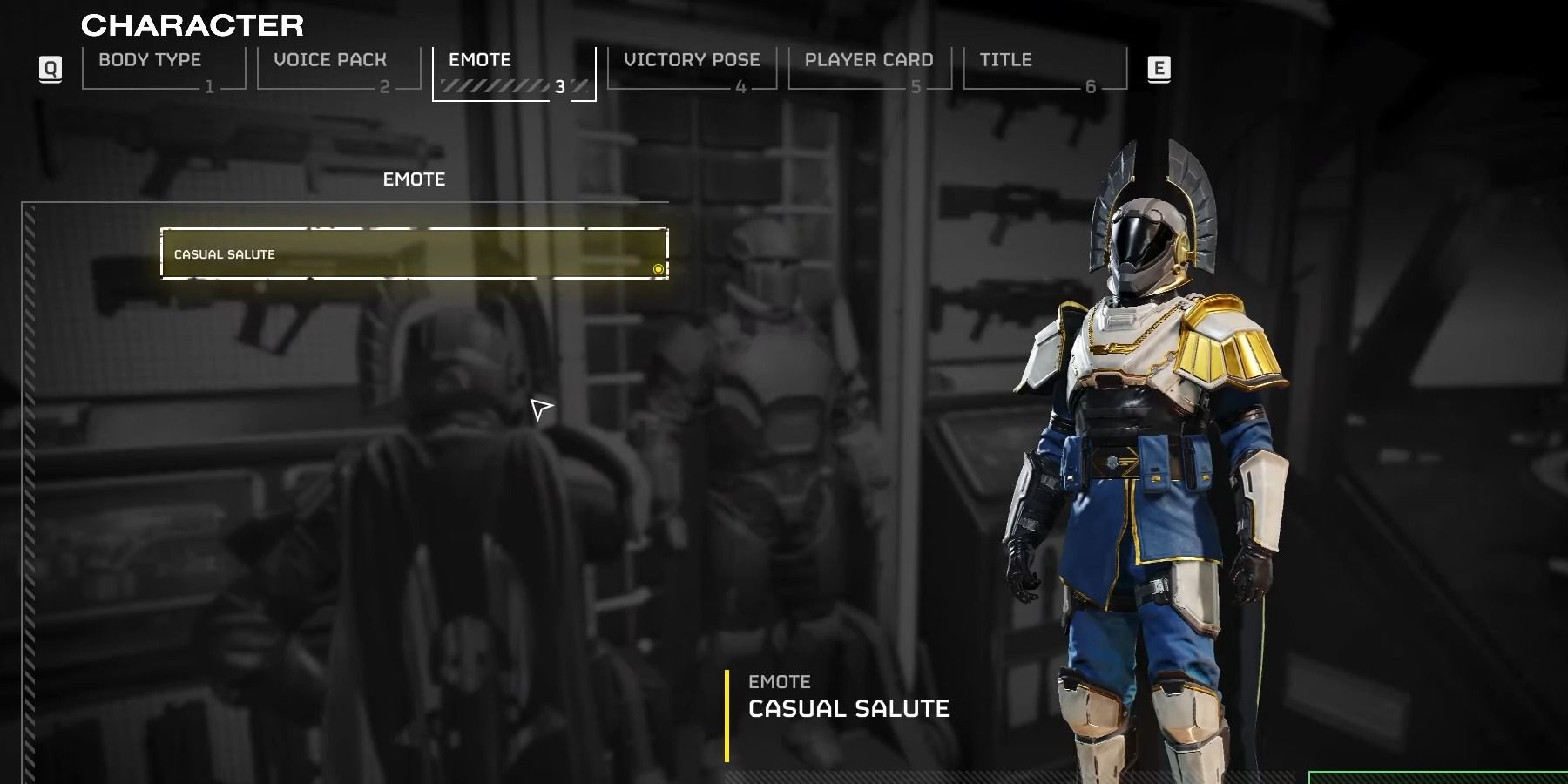Open the Title tab
The width and height of the screenshot is (1568, 784).
pos(1044,68)
